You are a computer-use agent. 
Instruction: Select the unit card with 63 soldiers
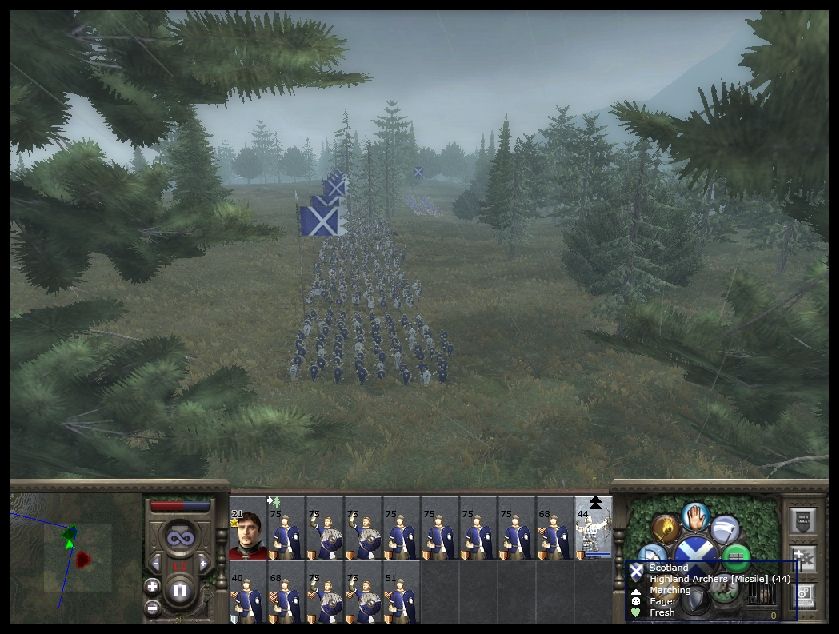tap(554, 527)
